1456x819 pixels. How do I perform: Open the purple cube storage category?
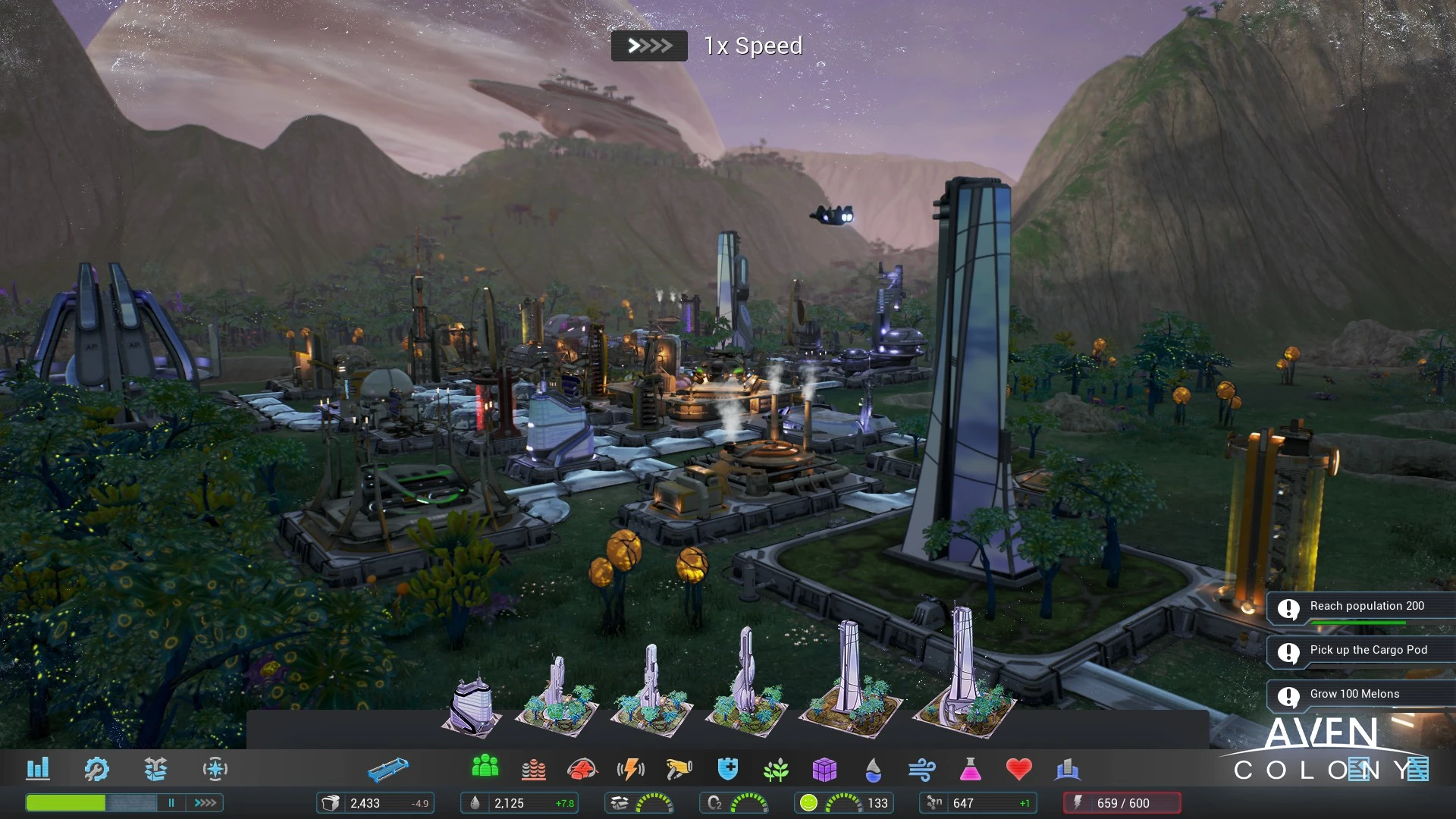(x=824, y=770)
